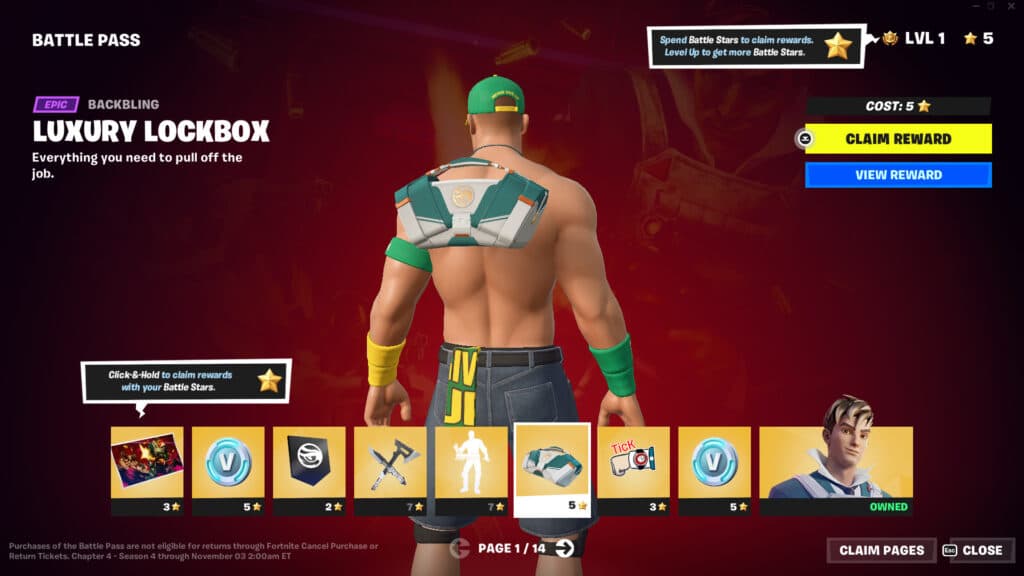Click the Claim Pages button
Screen dimensions: 1024x576
pos(881,550)
